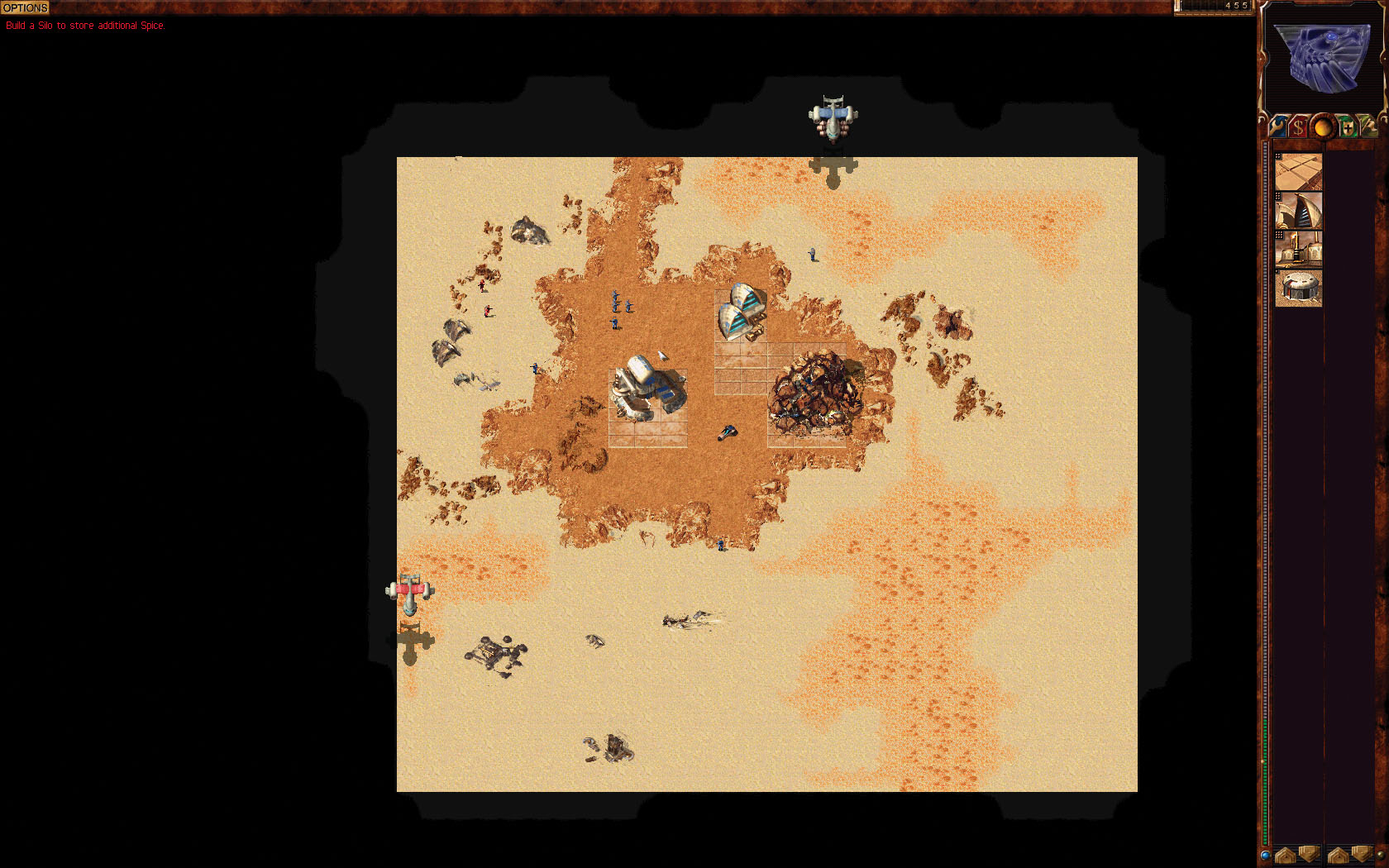Click the structure portrait at sidebar top

(x=1322, y=60)
